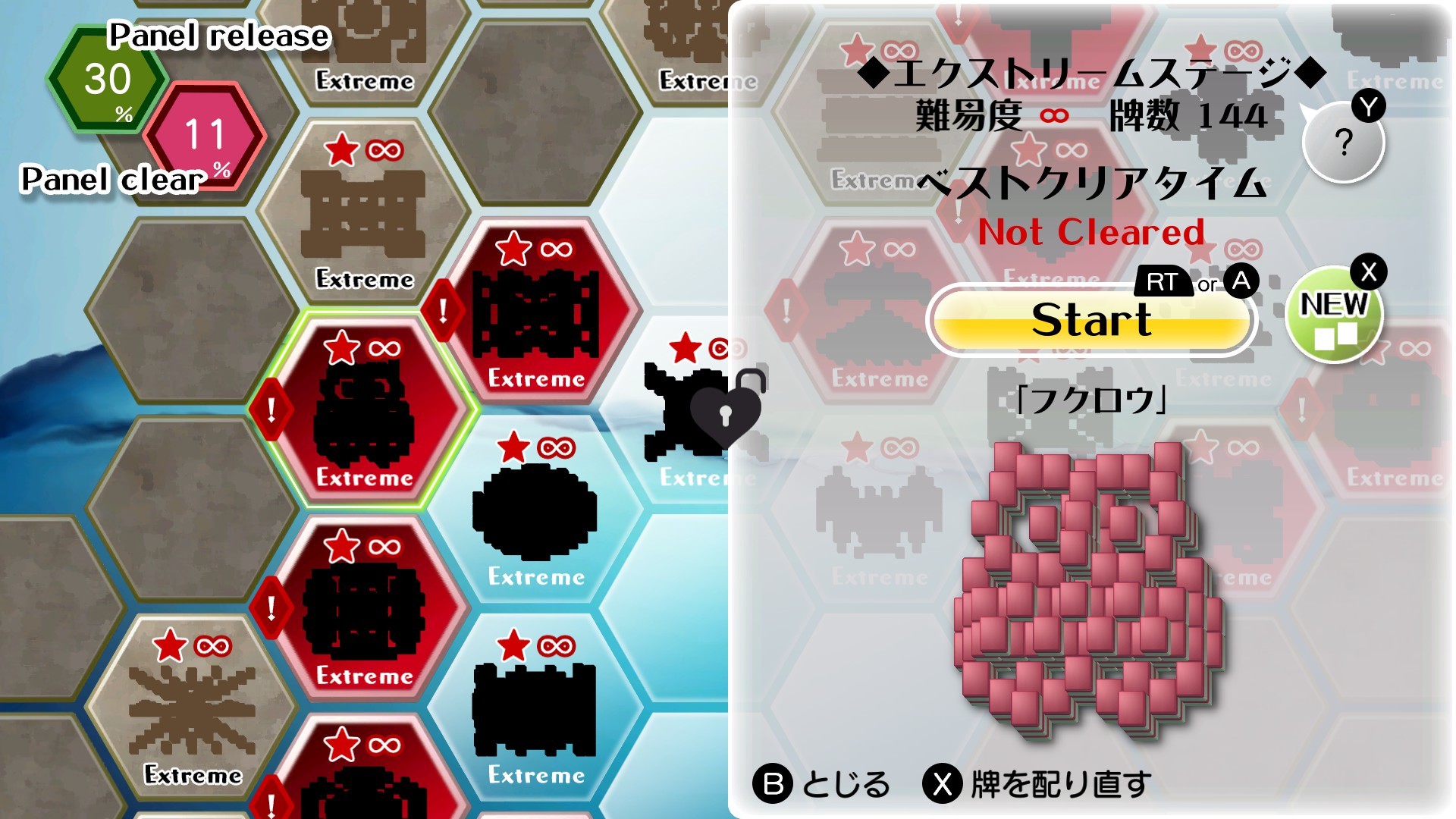Open the help bubble marked with question mark
This screenshot has height=819, width=1456.
point(1344,141)
